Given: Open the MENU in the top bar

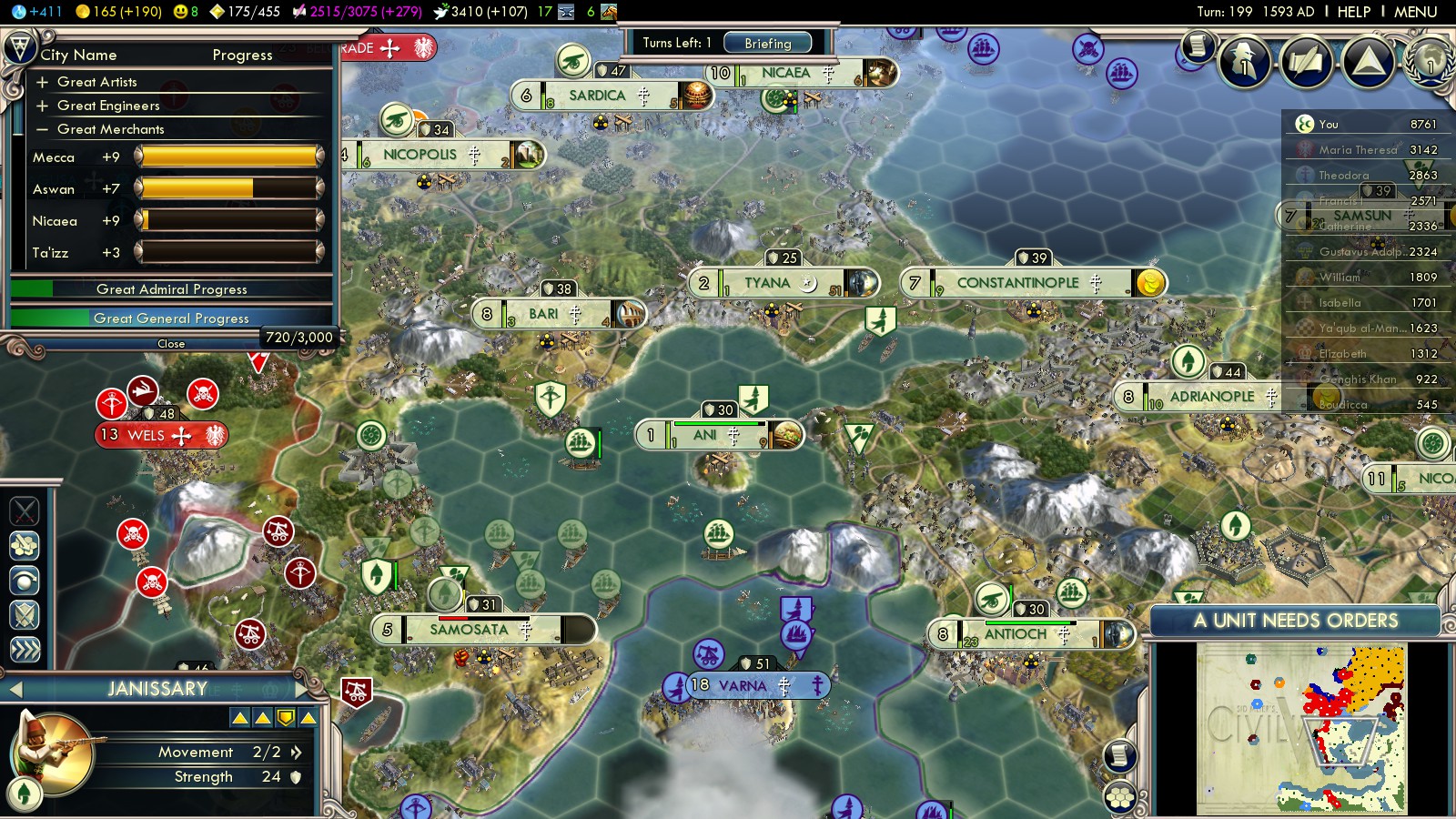Looking at the screenshot, I should [x=1415, y=12].
